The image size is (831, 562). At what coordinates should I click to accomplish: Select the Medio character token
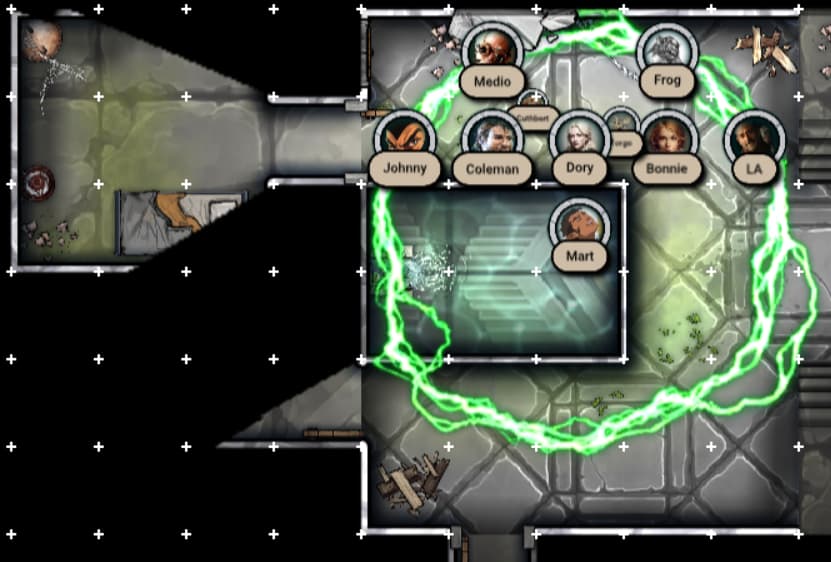point(492,48)
